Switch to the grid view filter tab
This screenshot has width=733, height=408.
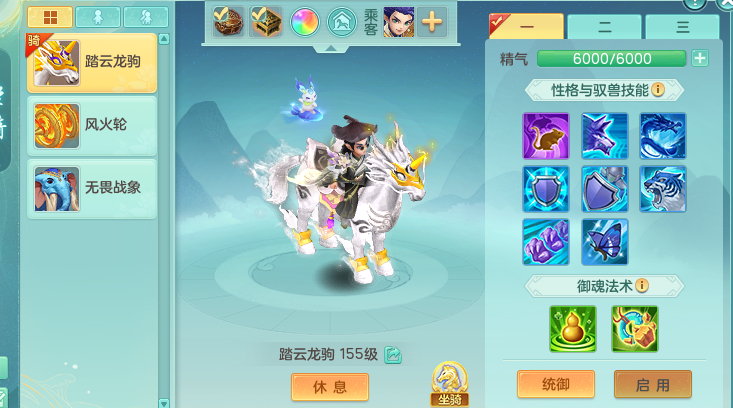(49, 16)
